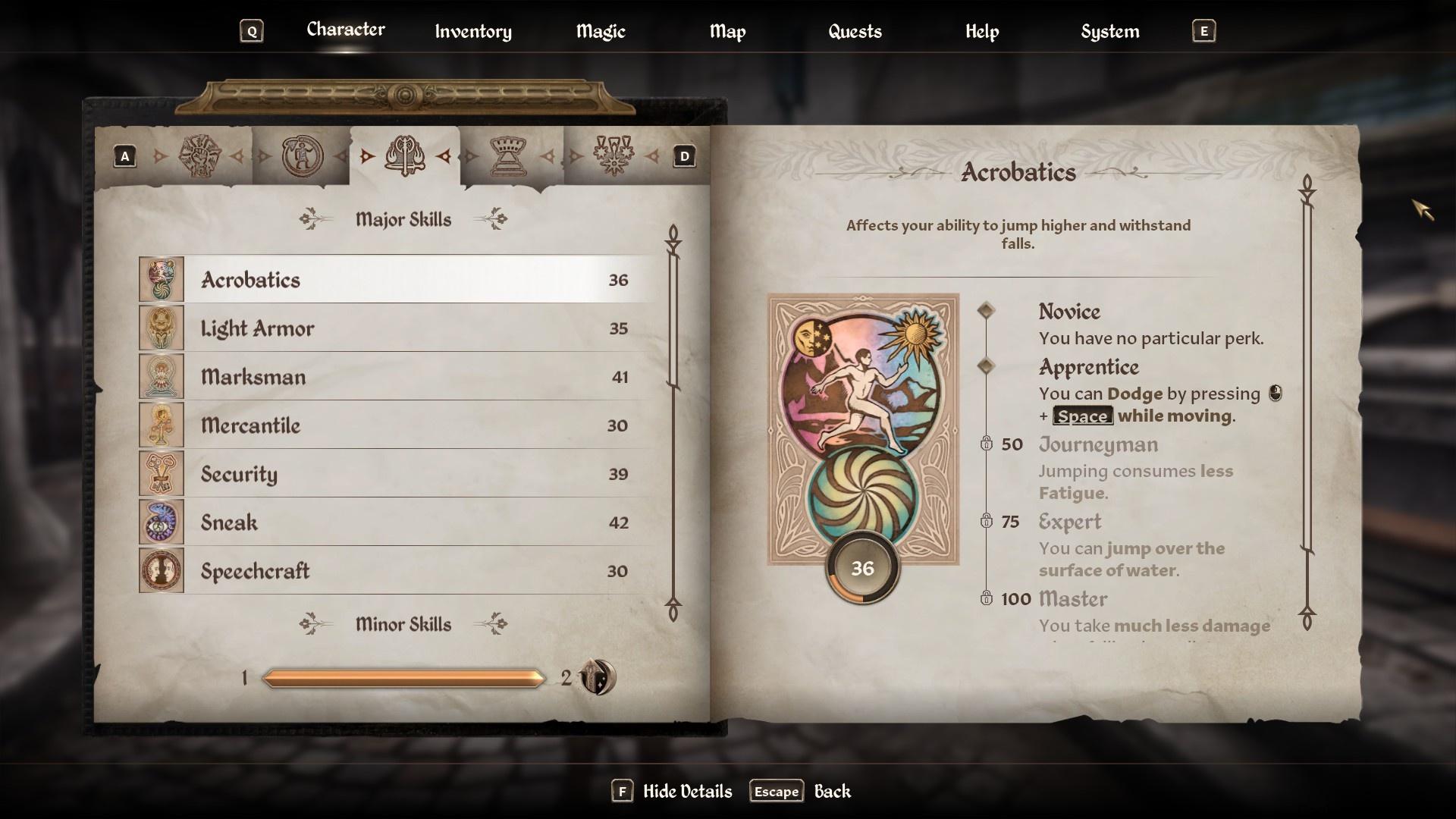
Task: Open the System menu
Action: (1109, 31)
